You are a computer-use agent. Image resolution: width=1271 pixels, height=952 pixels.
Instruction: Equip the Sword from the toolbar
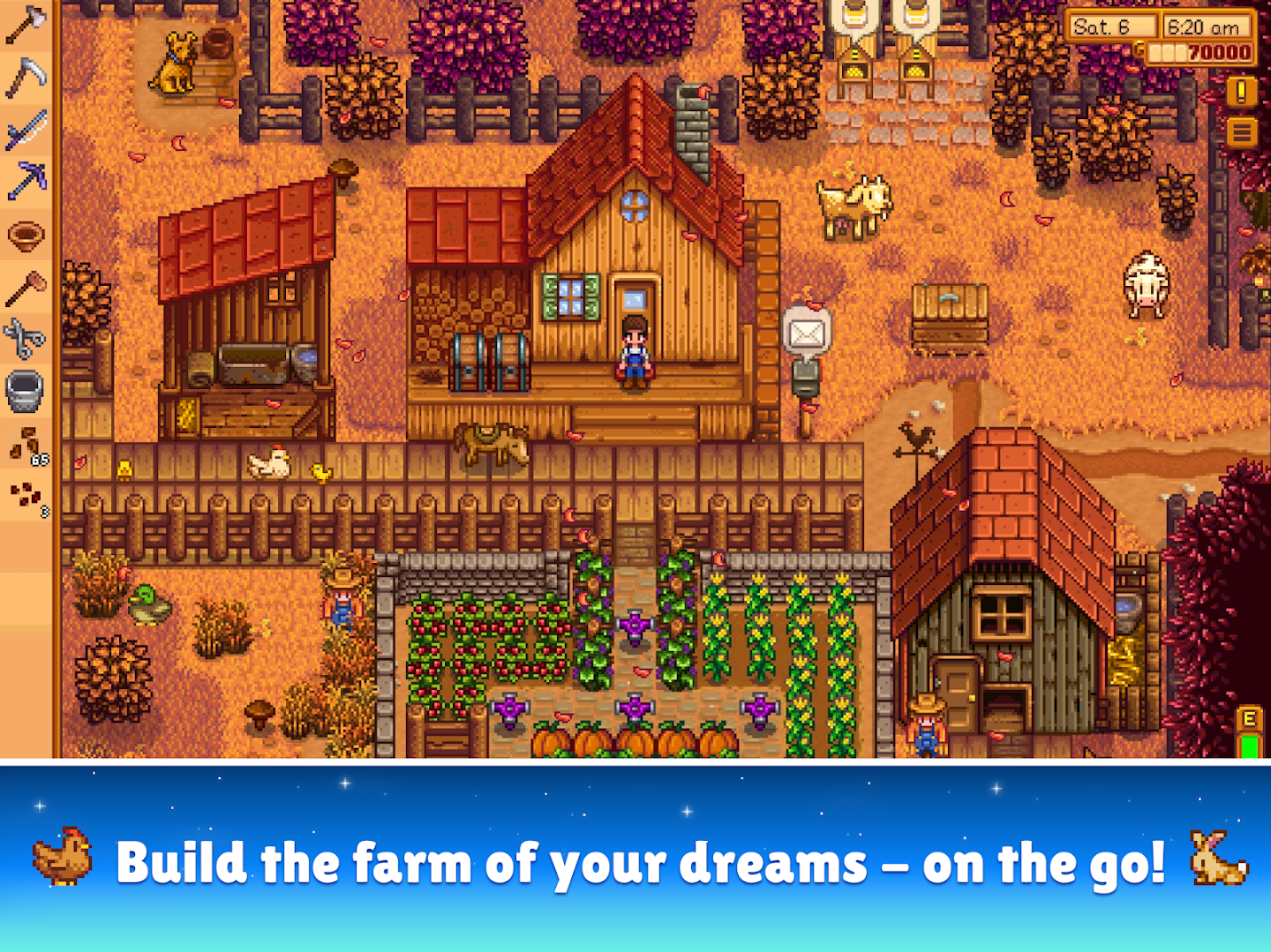(25, 128)
